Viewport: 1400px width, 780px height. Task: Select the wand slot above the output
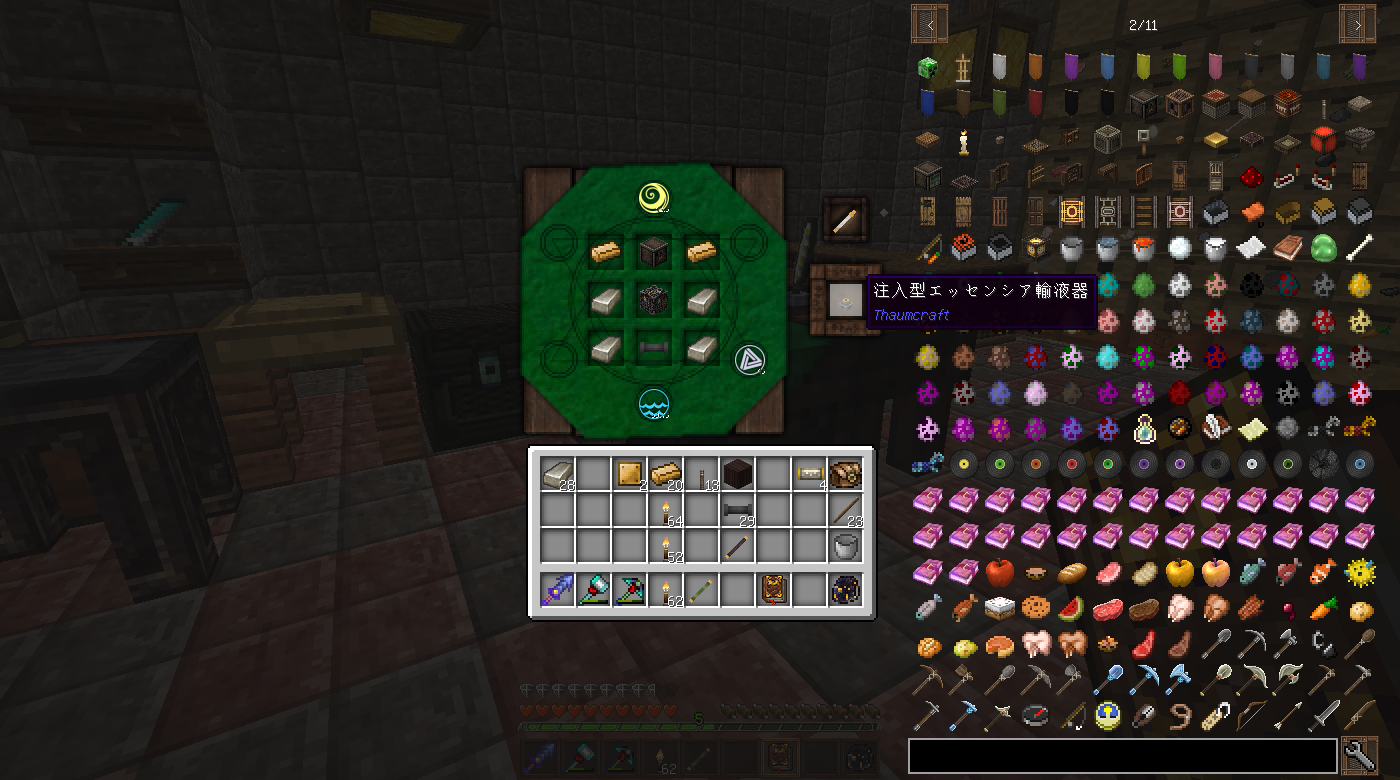[845, 218]
